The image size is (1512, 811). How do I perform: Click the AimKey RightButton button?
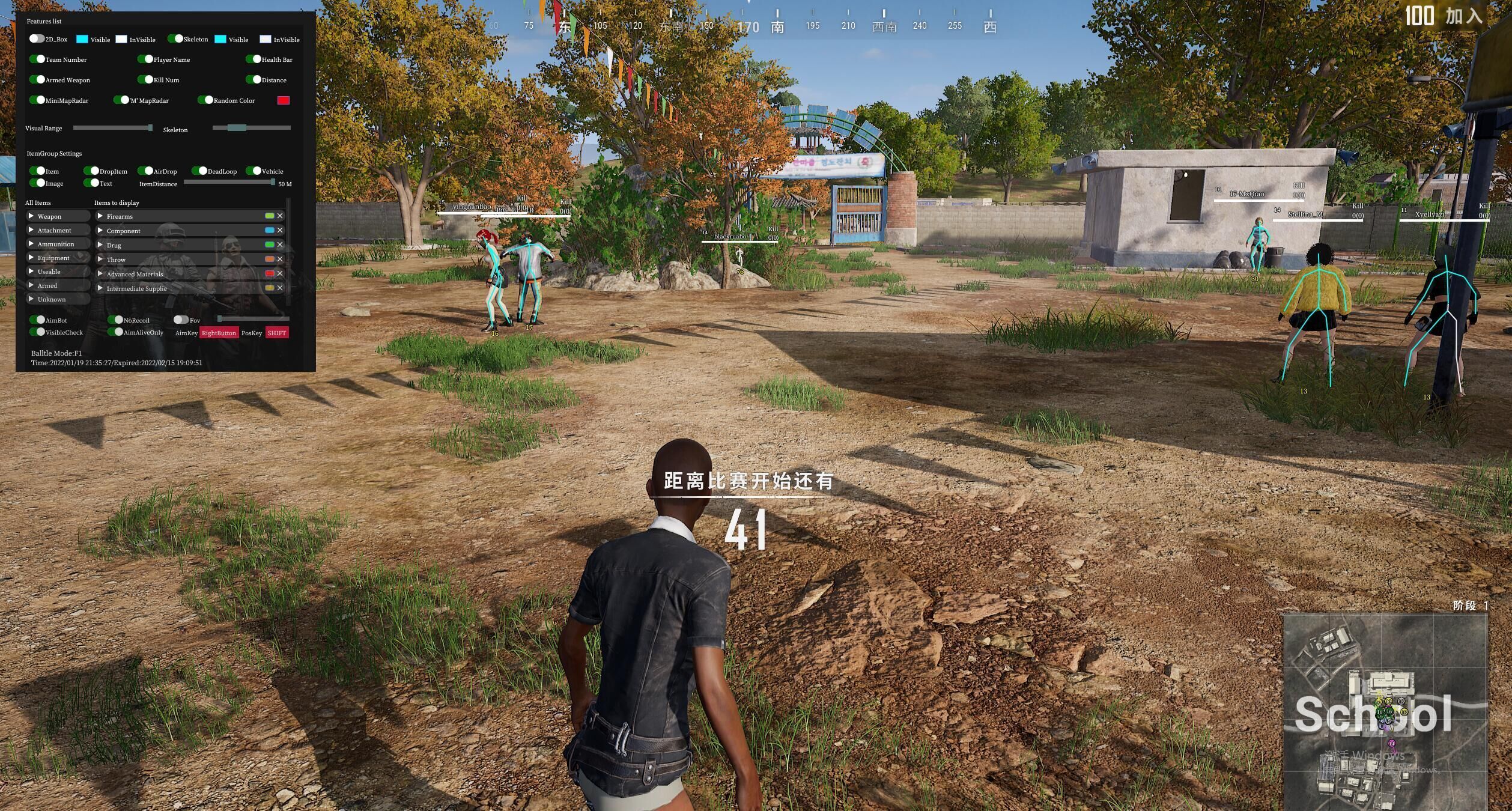(219, 333)
